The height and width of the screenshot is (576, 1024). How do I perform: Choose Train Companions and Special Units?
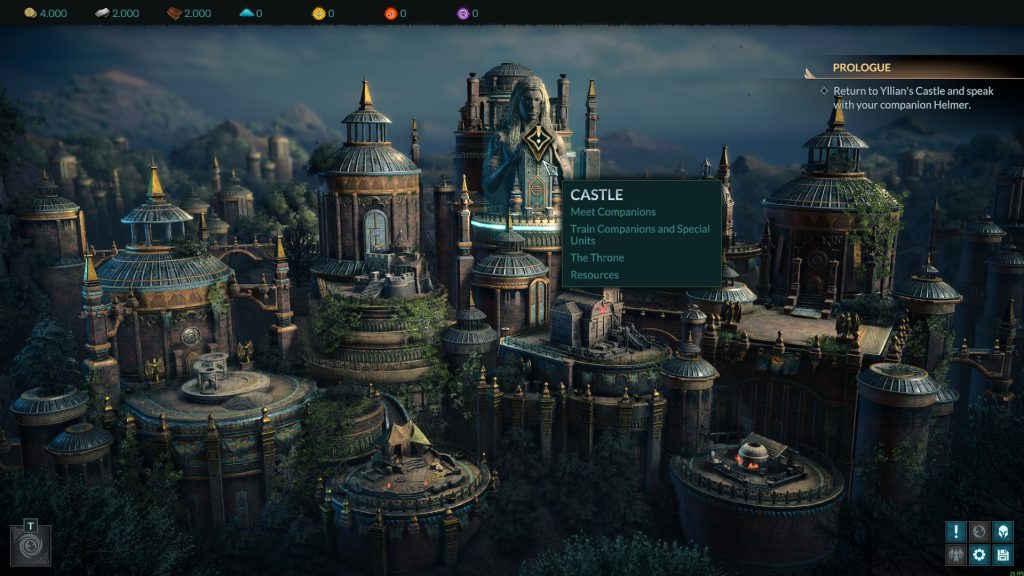[x=640, y=235]
